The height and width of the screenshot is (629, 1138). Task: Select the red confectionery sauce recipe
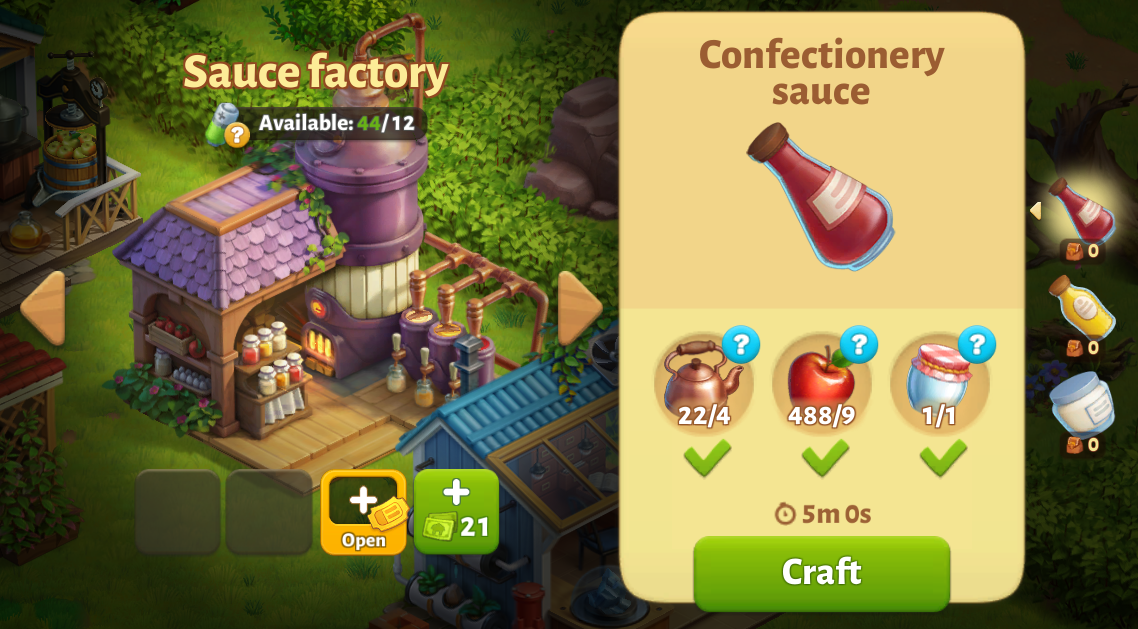click(1082, 211)
